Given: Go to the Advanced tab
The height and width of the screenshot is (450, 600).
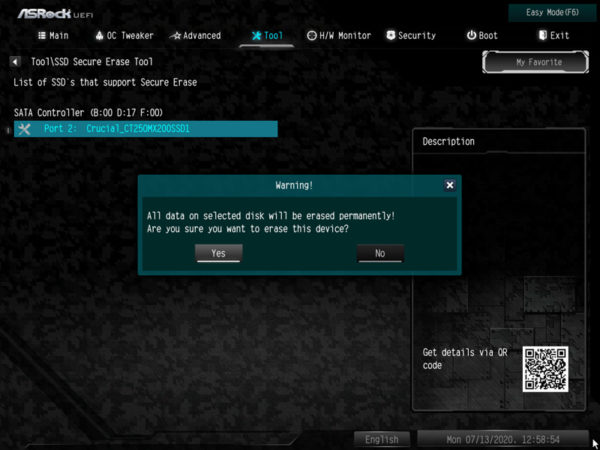Looking at the screenshot, I should [x=195, y=35].
